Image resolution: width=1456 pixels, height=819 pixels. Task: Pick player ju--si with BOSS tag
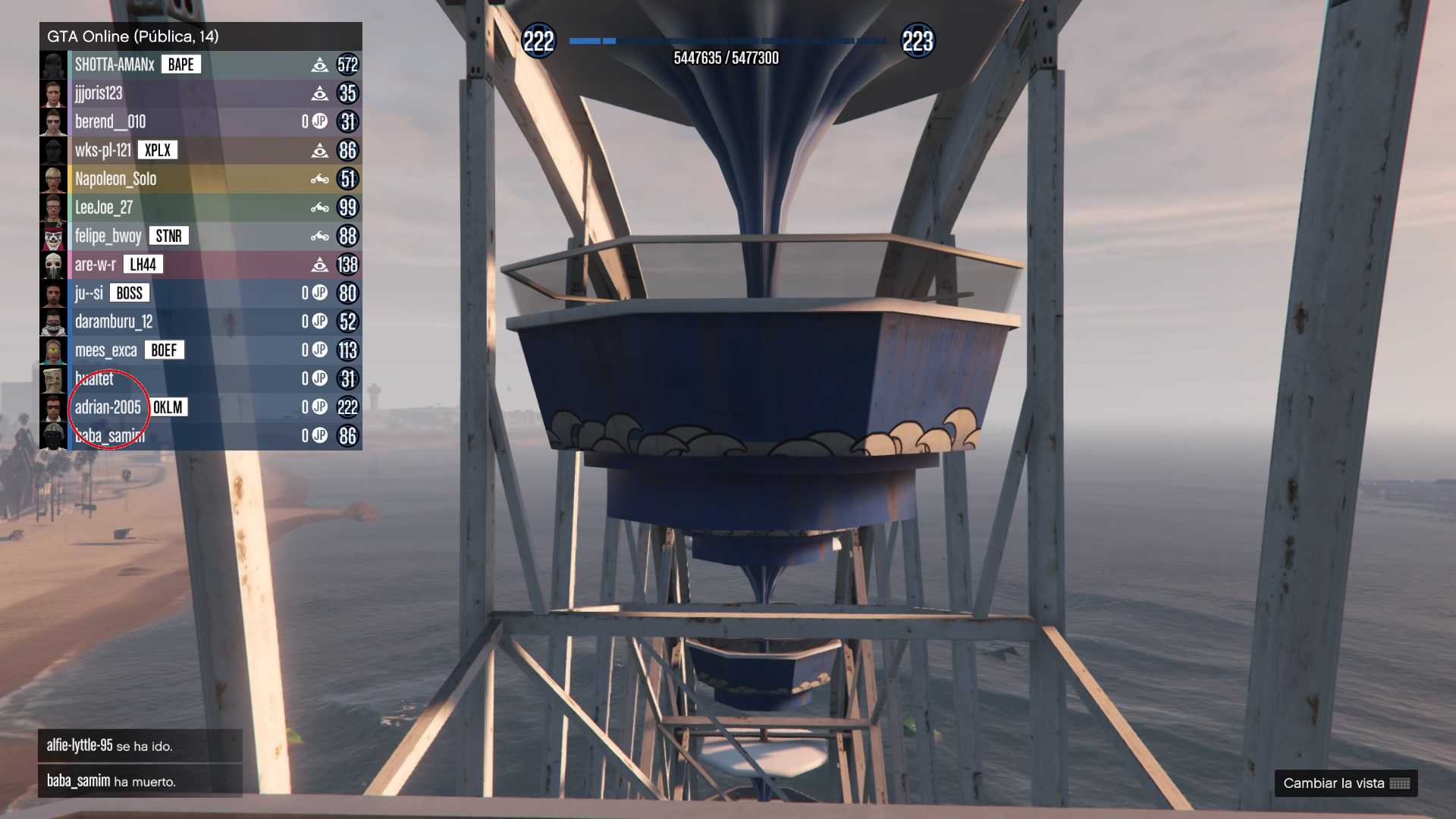[89, 293]
